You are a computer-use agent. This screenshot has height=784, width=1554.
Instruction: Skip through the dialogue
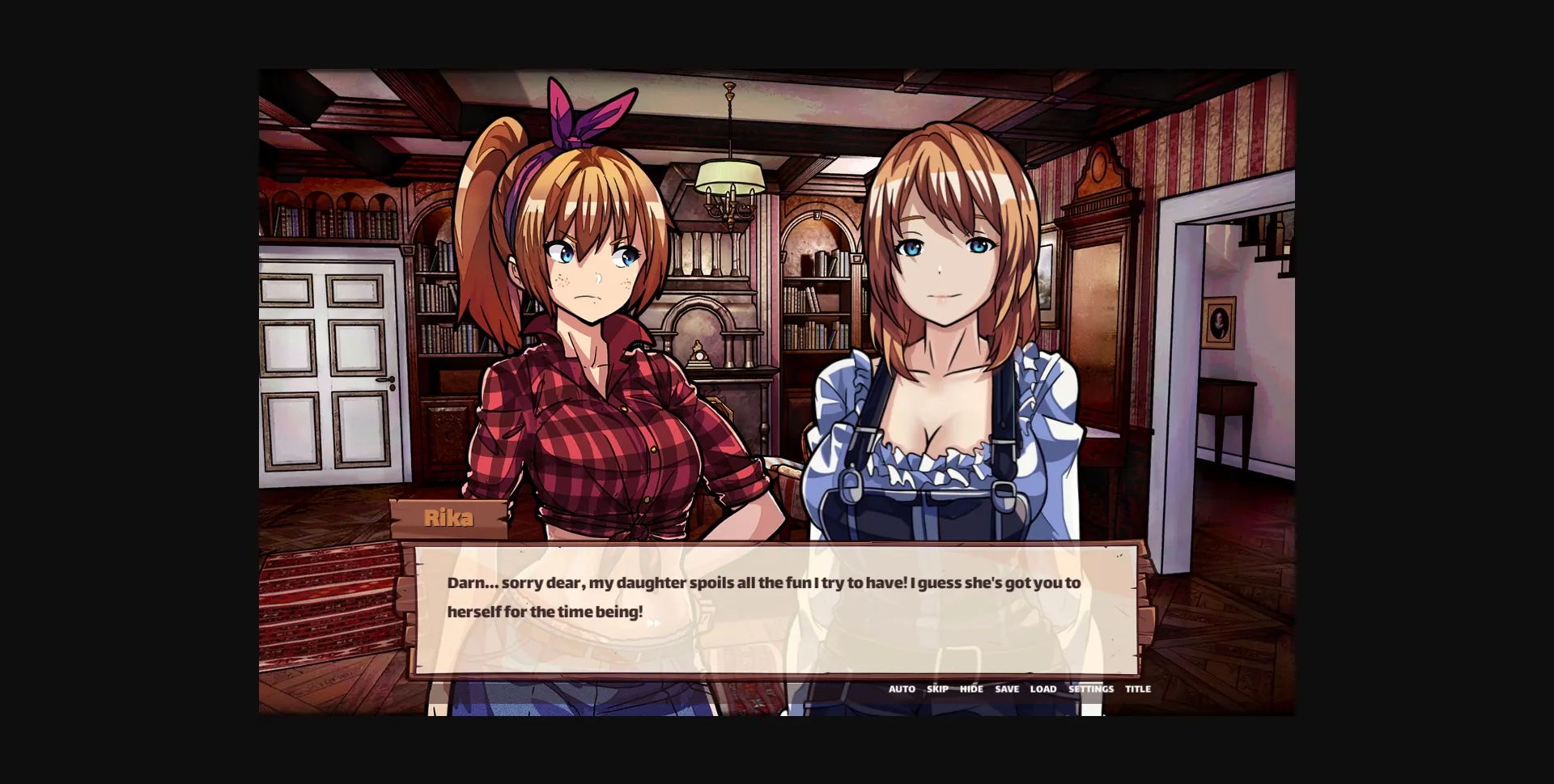(x=937, y=689)
